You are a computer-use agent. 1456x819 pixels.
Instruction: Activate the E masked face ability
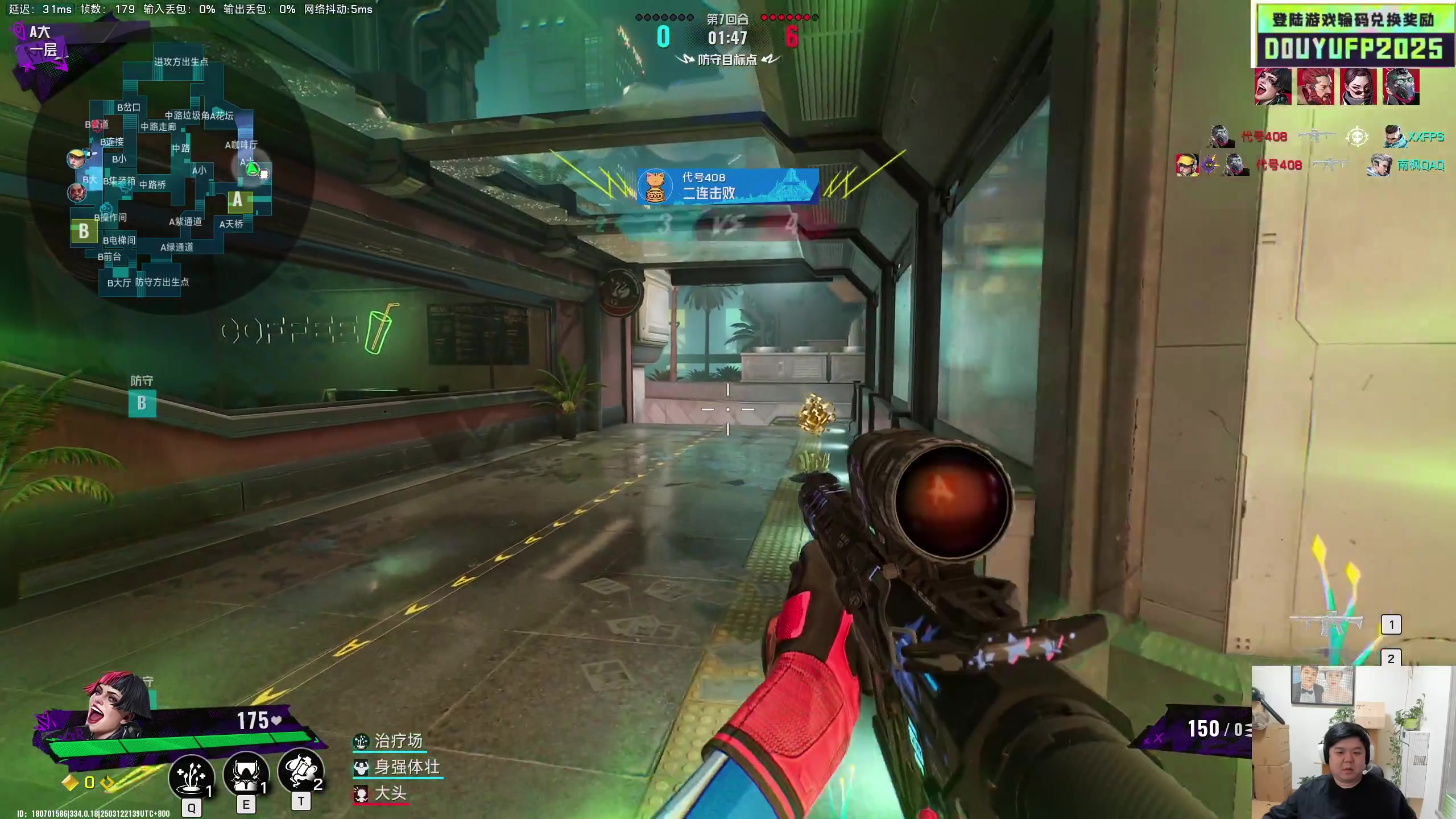click(x=246, y=775)
